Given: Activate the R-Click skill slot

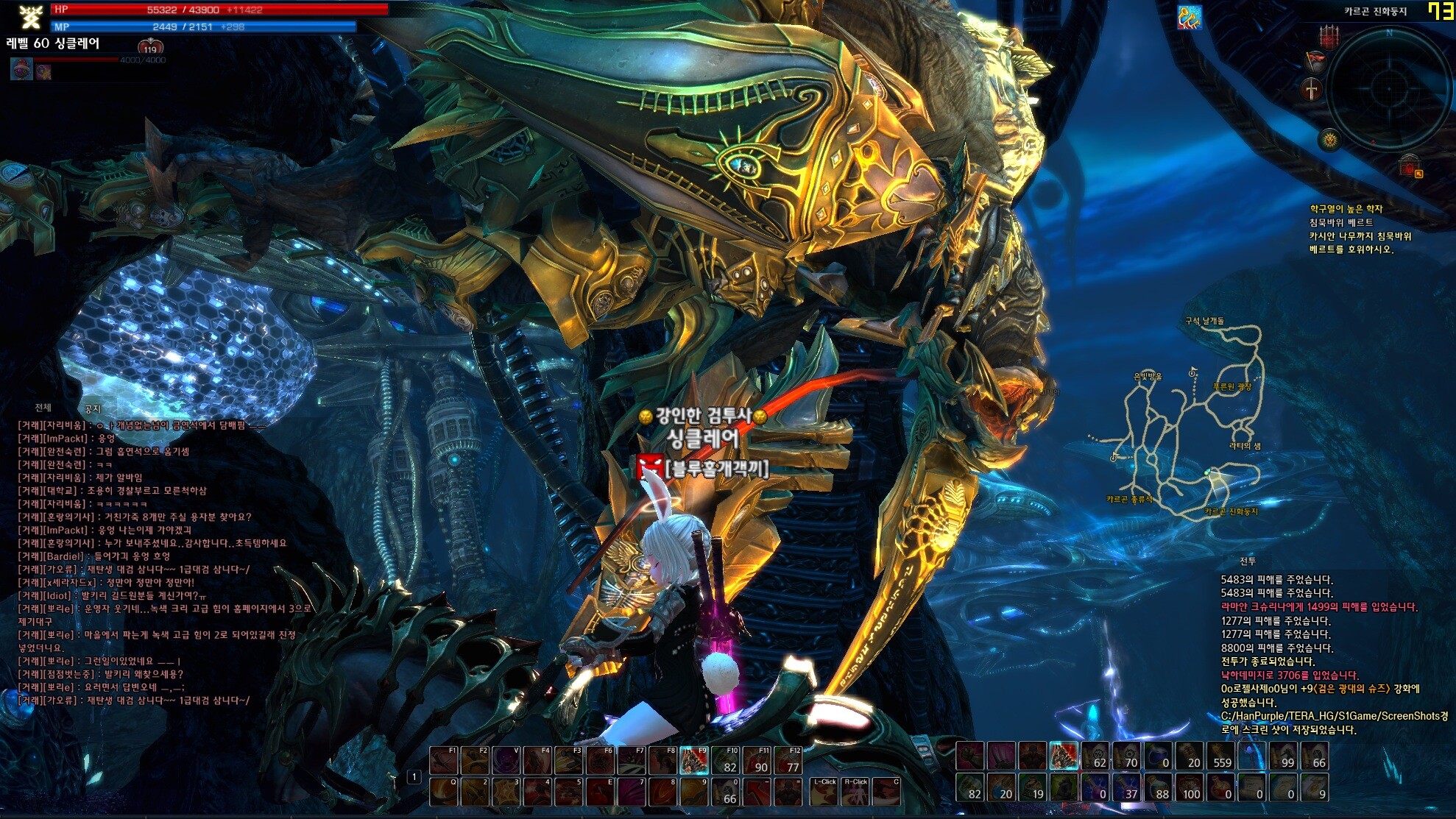Looking at the screenshot, I should (855, 791).
